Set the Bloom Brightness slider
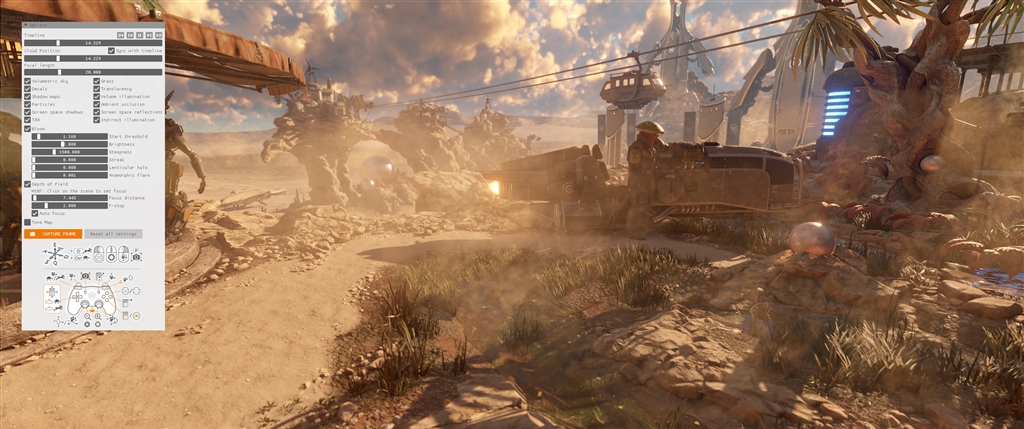Viewport: 1024px width, 429px height. (x=69, y=144)
